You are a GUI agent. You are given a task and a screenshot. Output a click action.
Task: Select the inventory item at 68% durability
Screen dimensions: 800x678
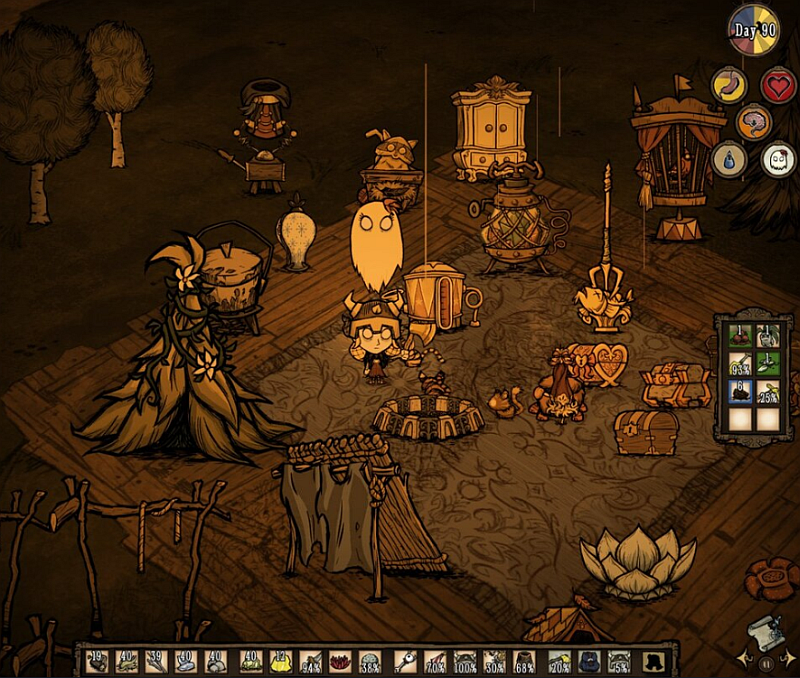point(523,661)
